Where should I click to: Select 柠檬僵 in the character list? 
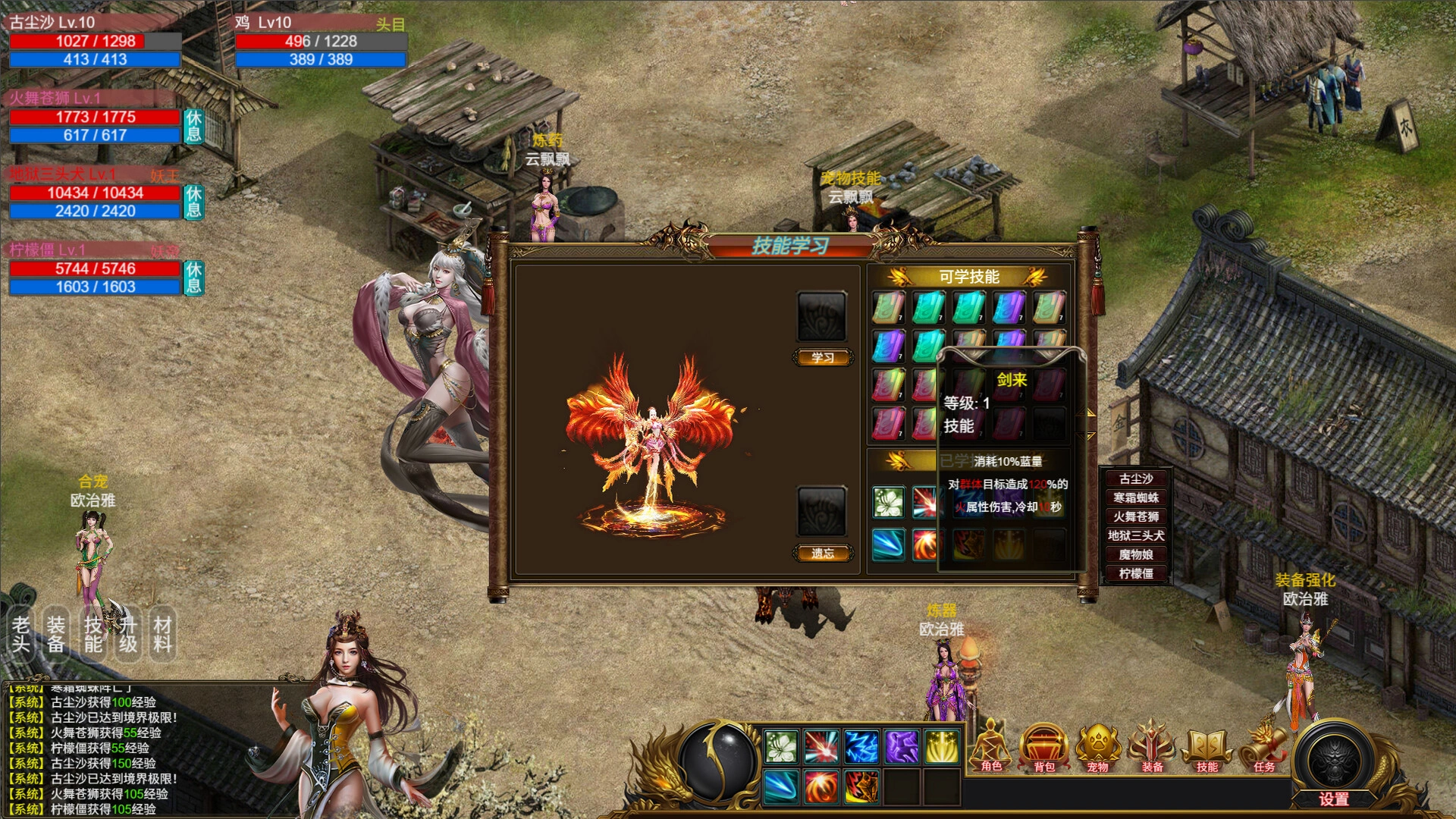(x=1135, y=573)
